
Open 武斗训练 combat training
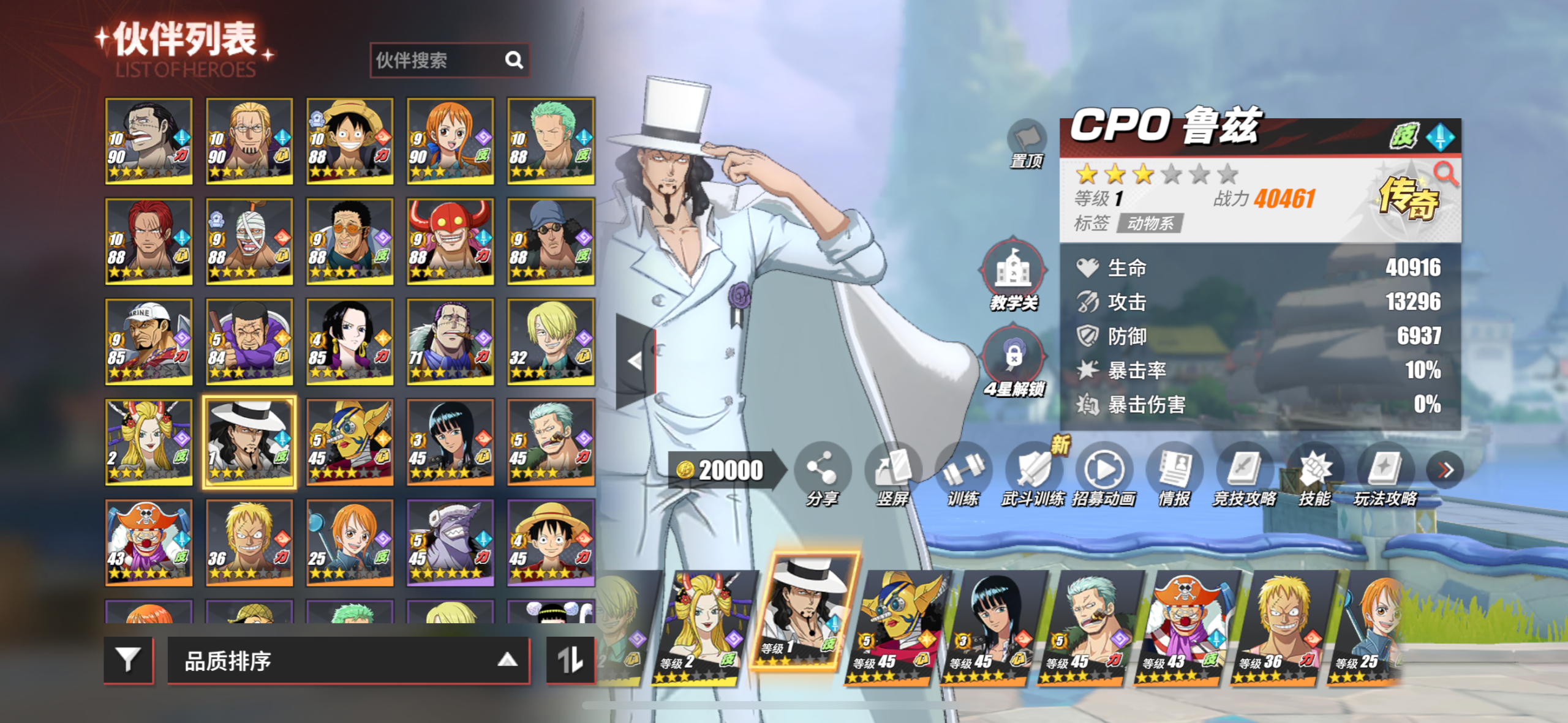pyautogui.click(x=1033, y=474)
